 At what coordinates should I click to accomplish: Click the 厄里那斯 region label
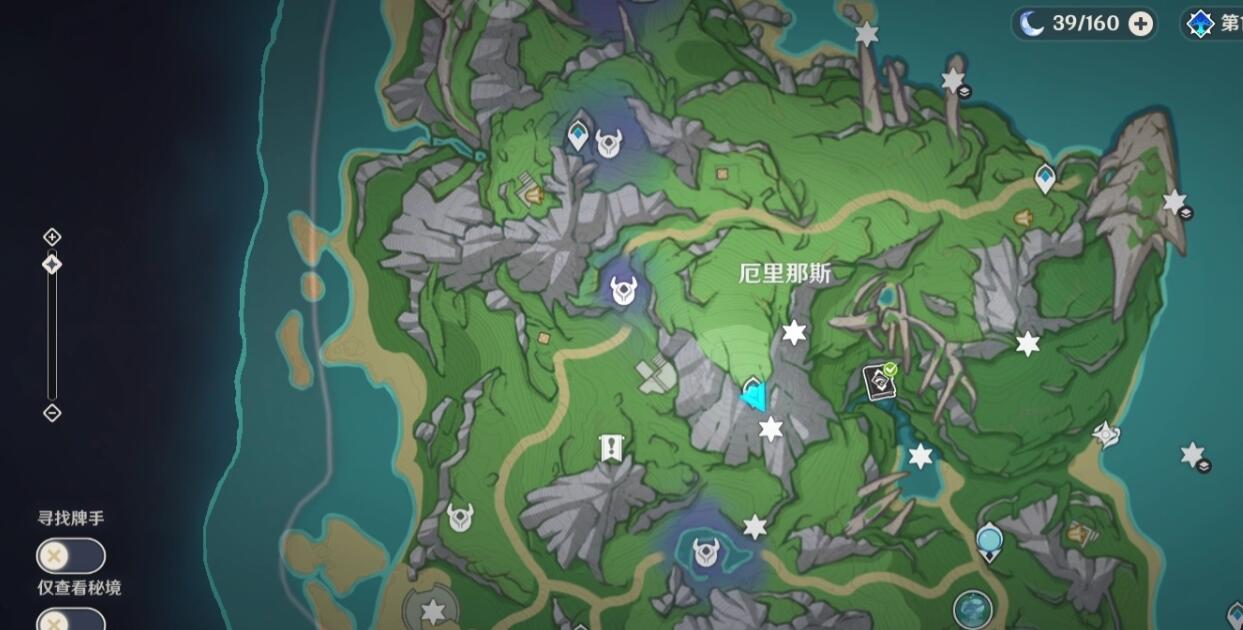click(x=785, y=274)
